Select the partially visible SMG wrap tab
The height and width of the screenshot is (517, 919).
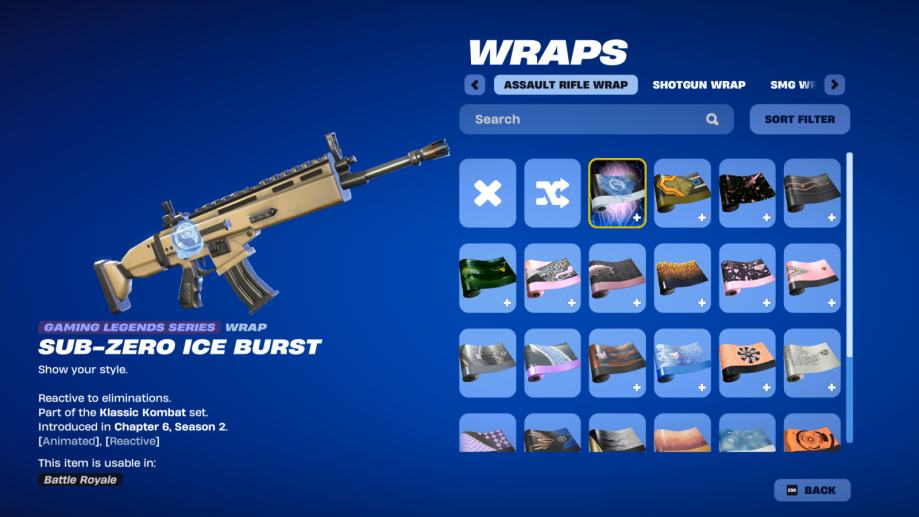(793, 85)
